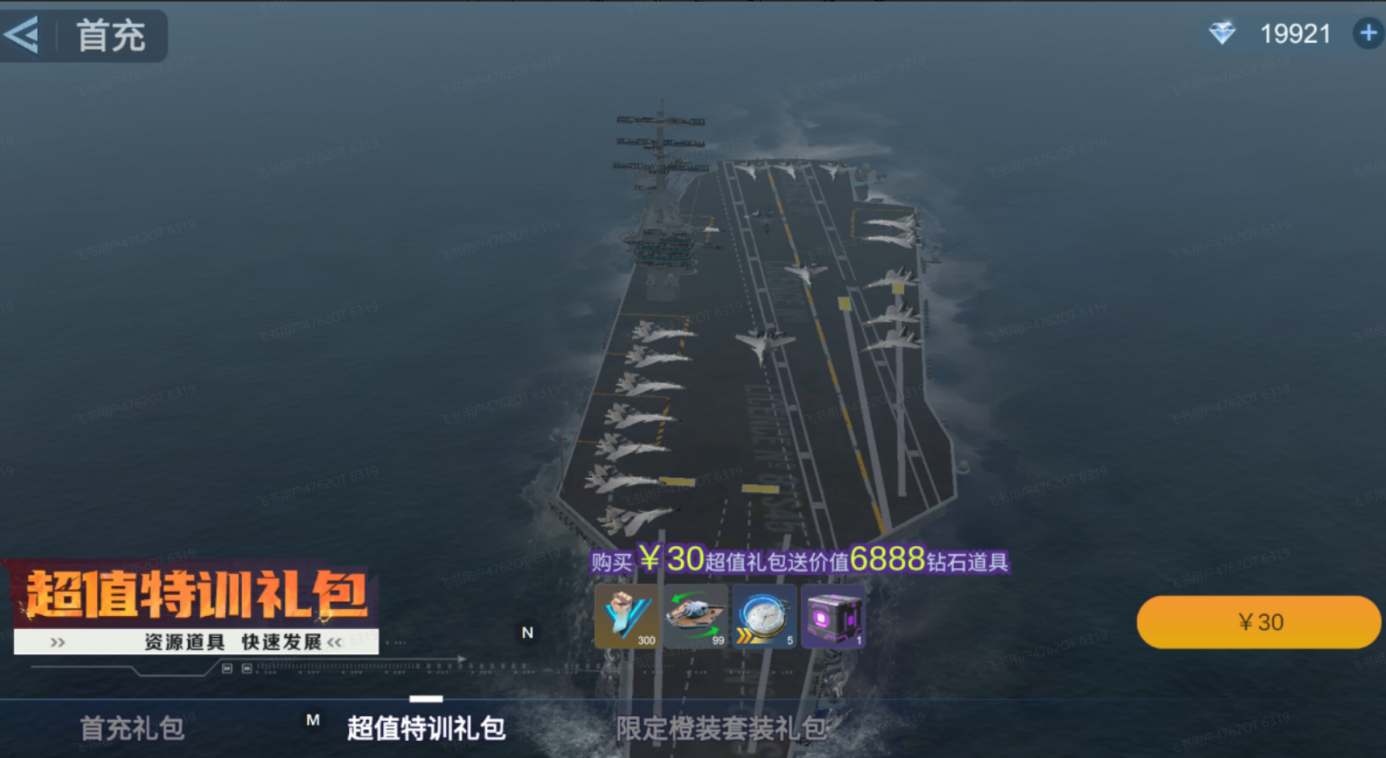1386x758 pixels.
Task: Click the blue plus icon to recharge diamonds
Action: click(x=1367, y=33)
